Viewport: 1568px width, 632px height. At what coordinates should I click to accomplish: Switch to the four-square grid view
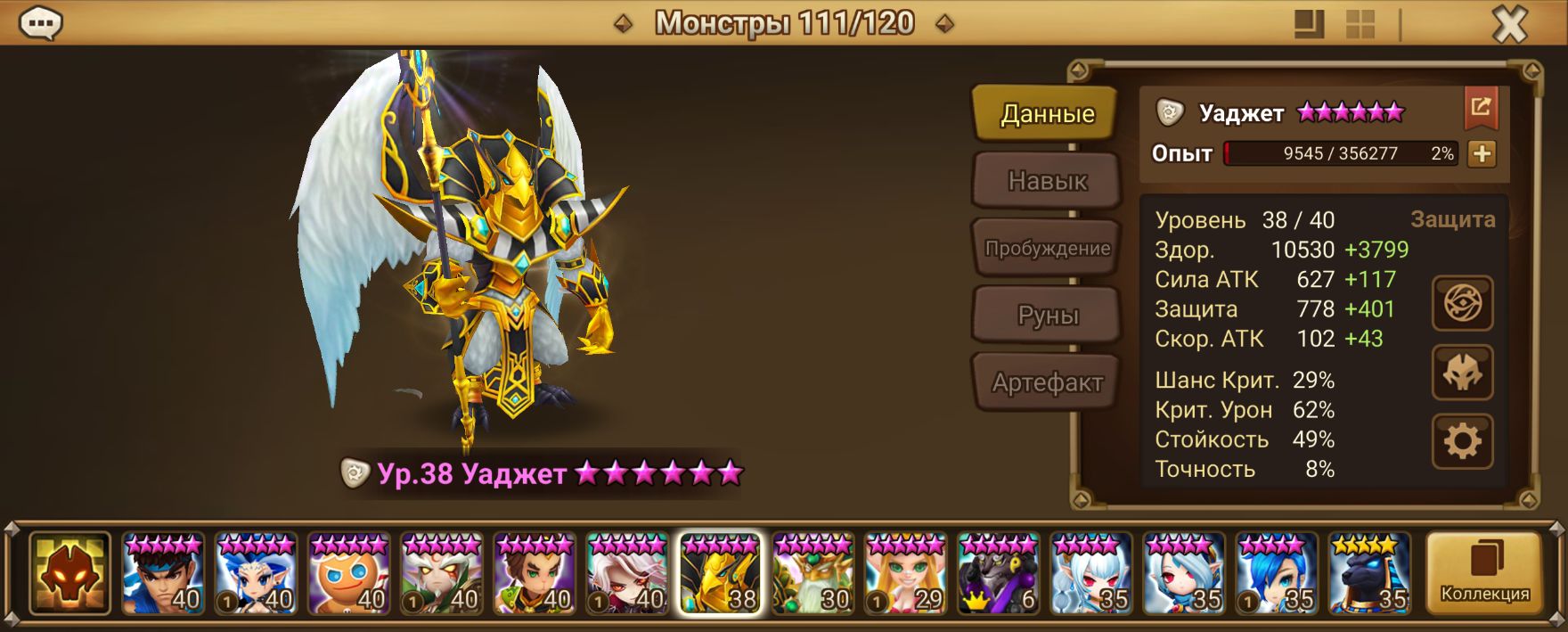point(1360,25)
